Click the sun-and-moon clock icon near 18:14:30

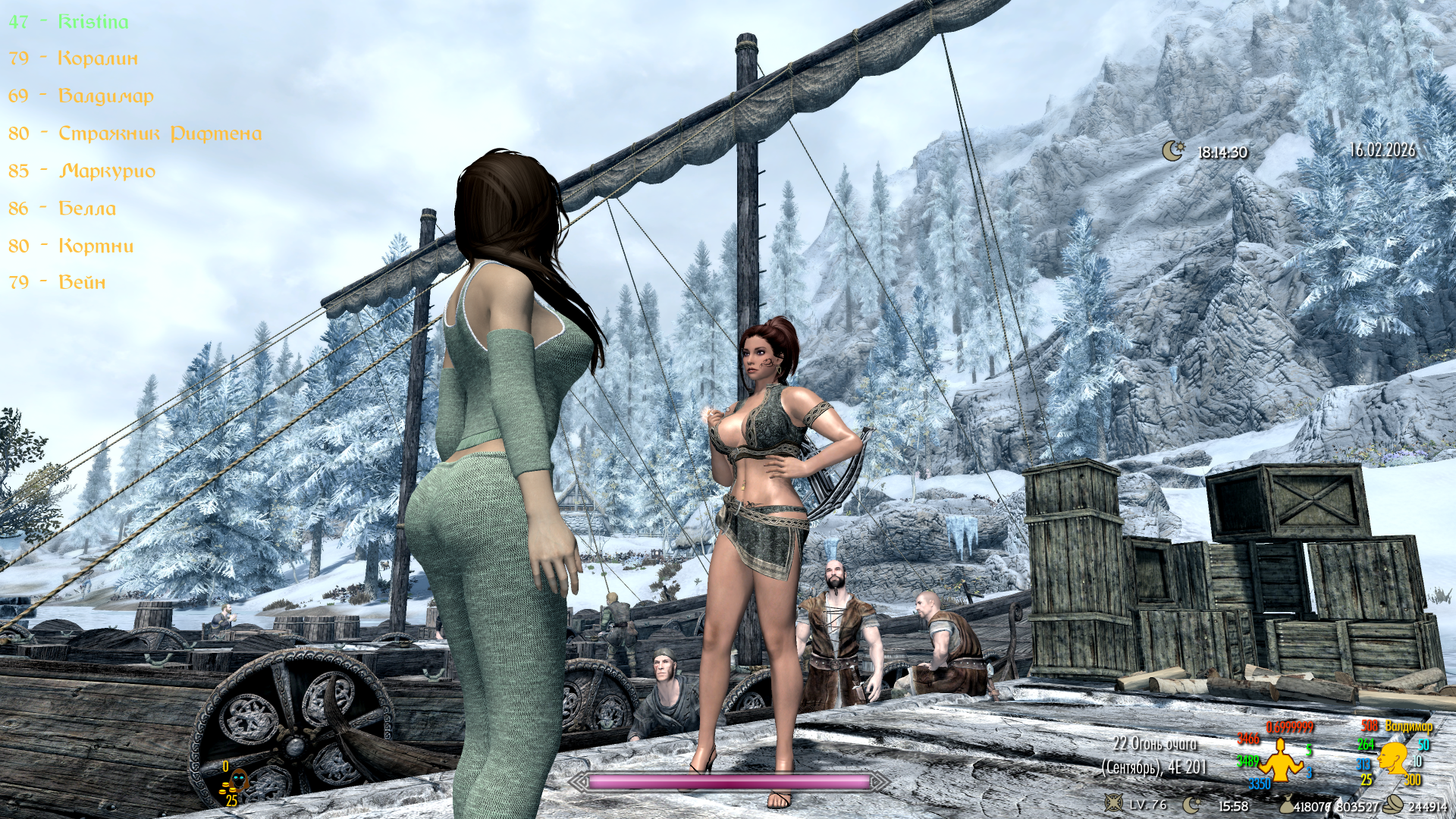tap(1172, 152)
